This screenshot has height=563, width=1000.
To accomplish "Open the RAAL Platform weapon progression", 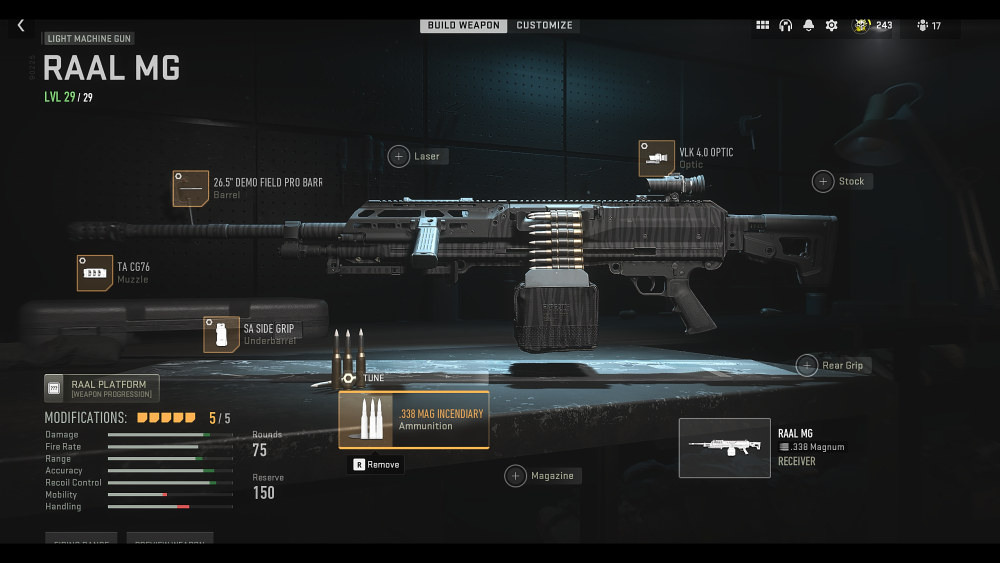I will click(101, 388).
